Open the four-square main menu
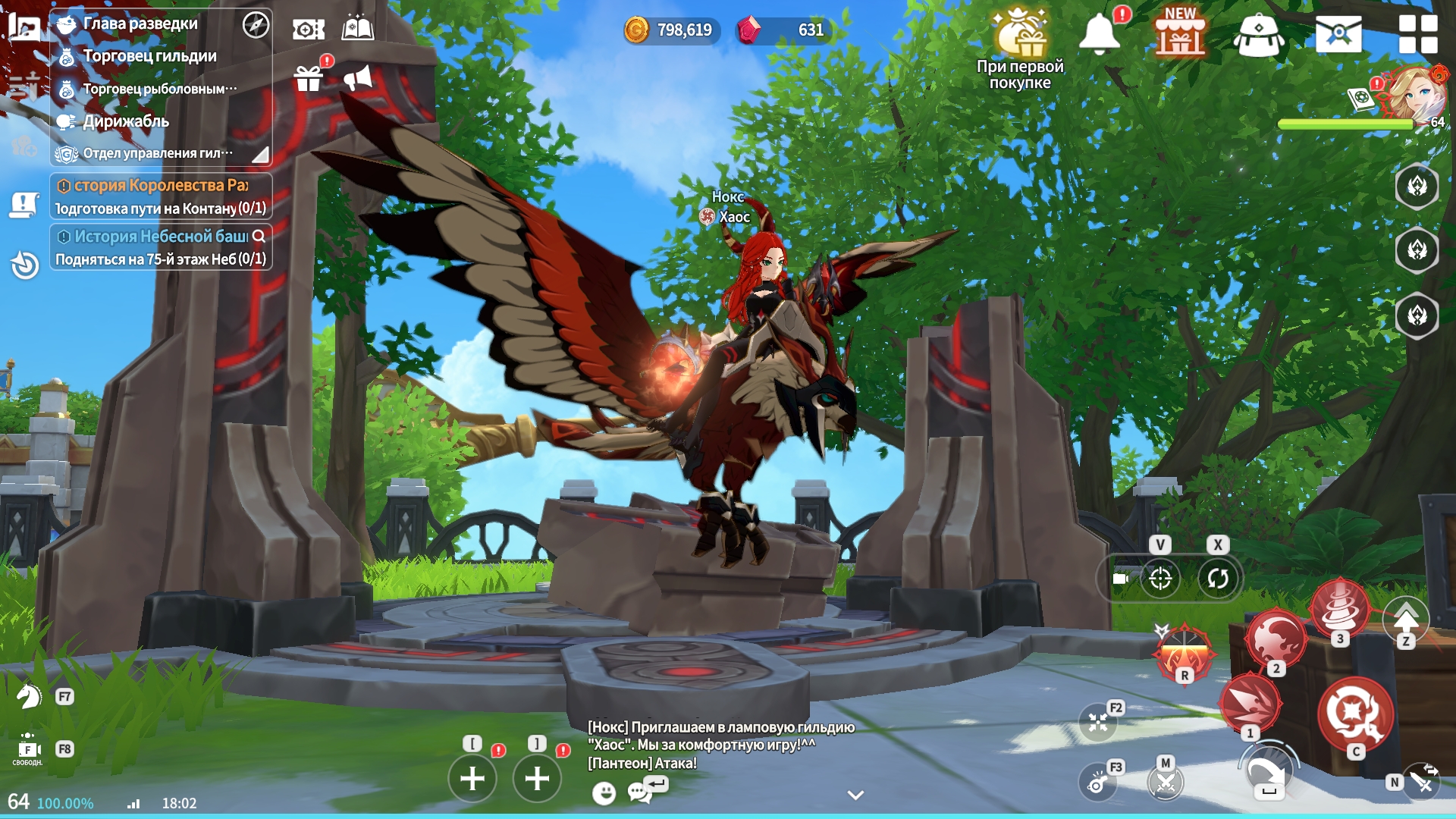The height and width of the screenshot is (819, 1456). pyautogui.click(x=1417, y=34)
